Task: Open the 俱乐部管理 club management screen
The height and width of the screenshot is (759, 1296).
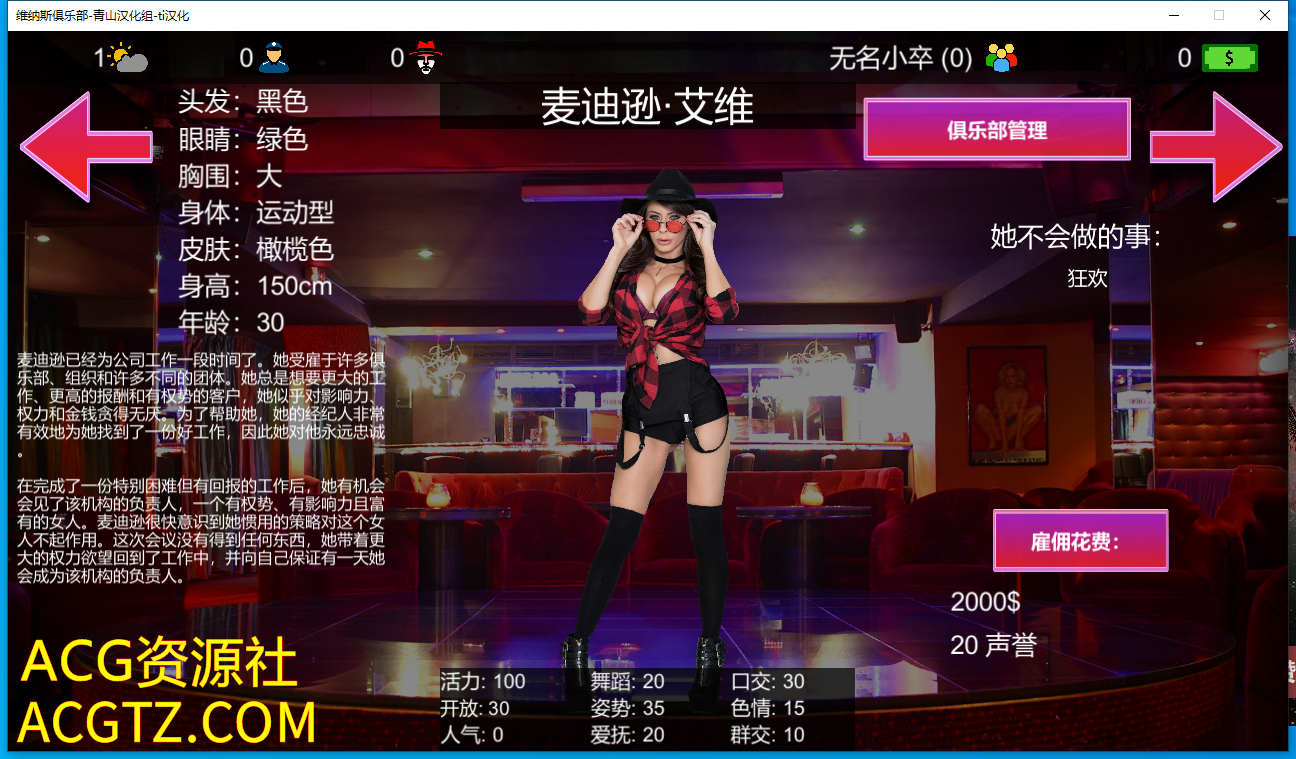Action: tap(997, 130)
